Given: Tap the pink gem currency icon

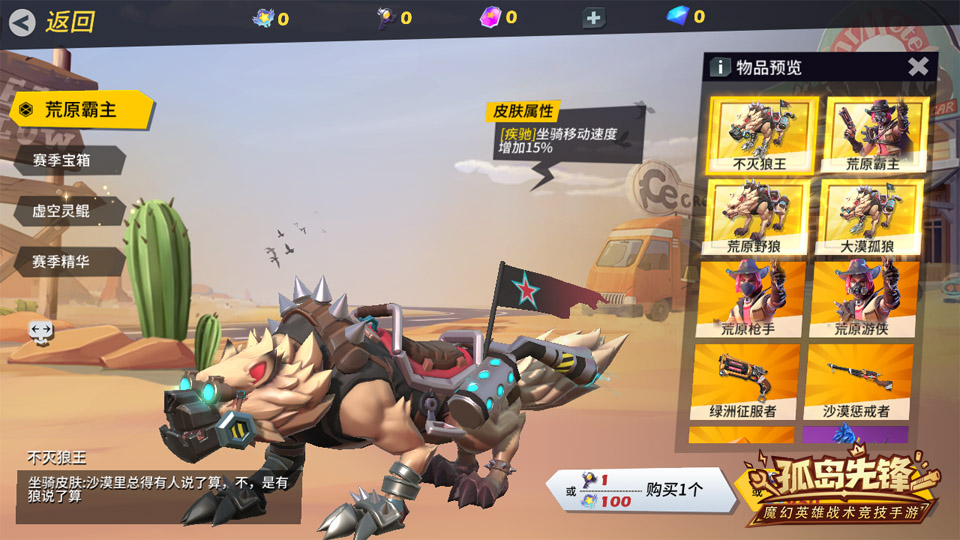Looking at the screenshot, I should (x=490, y=16).
